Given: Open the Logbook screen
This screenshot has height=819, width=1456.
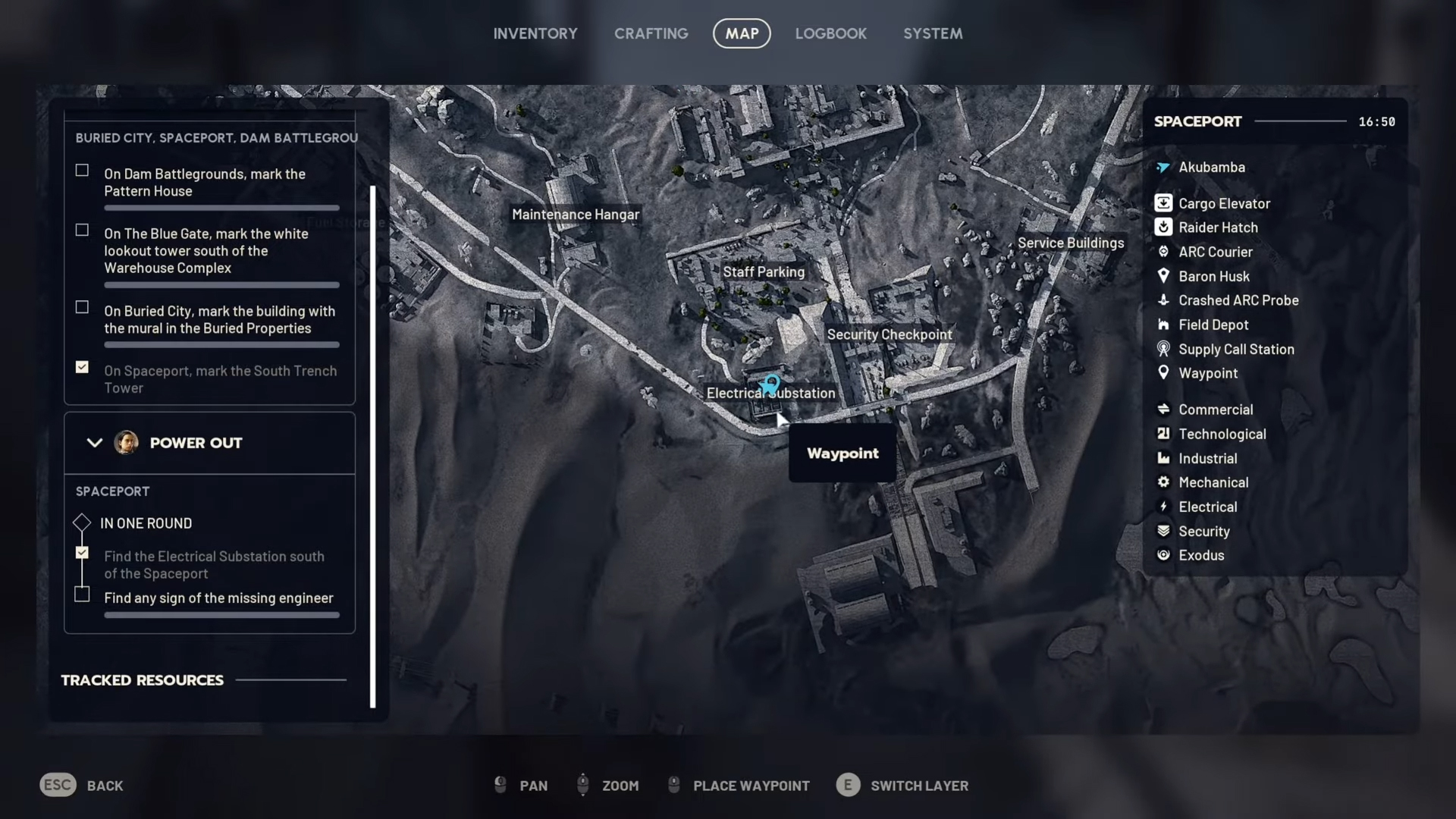Looking at the screenshot, I should tap(830, 33).
